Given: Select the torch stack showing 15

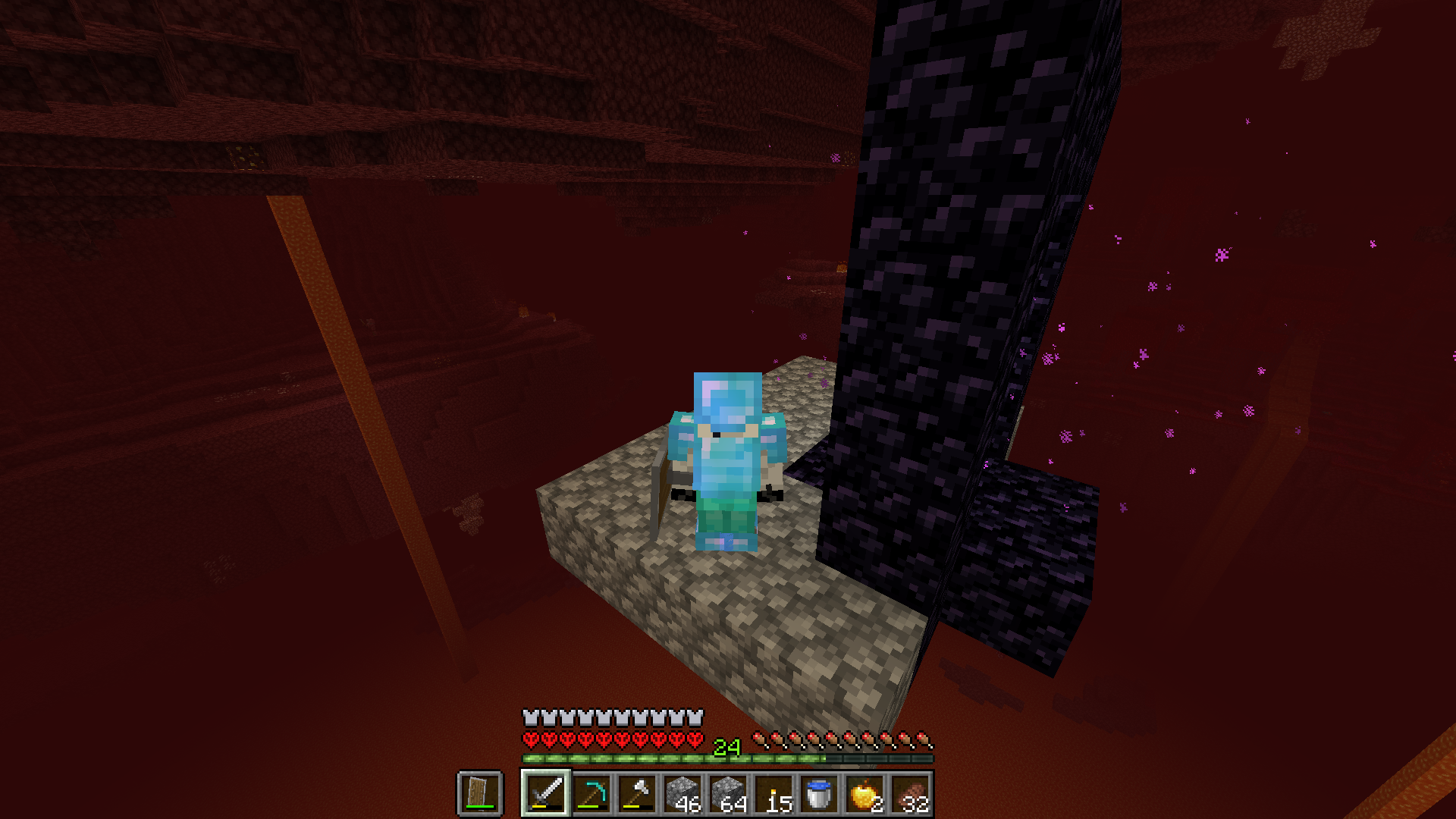Looking at the screenshot, I should click(775, 794).
